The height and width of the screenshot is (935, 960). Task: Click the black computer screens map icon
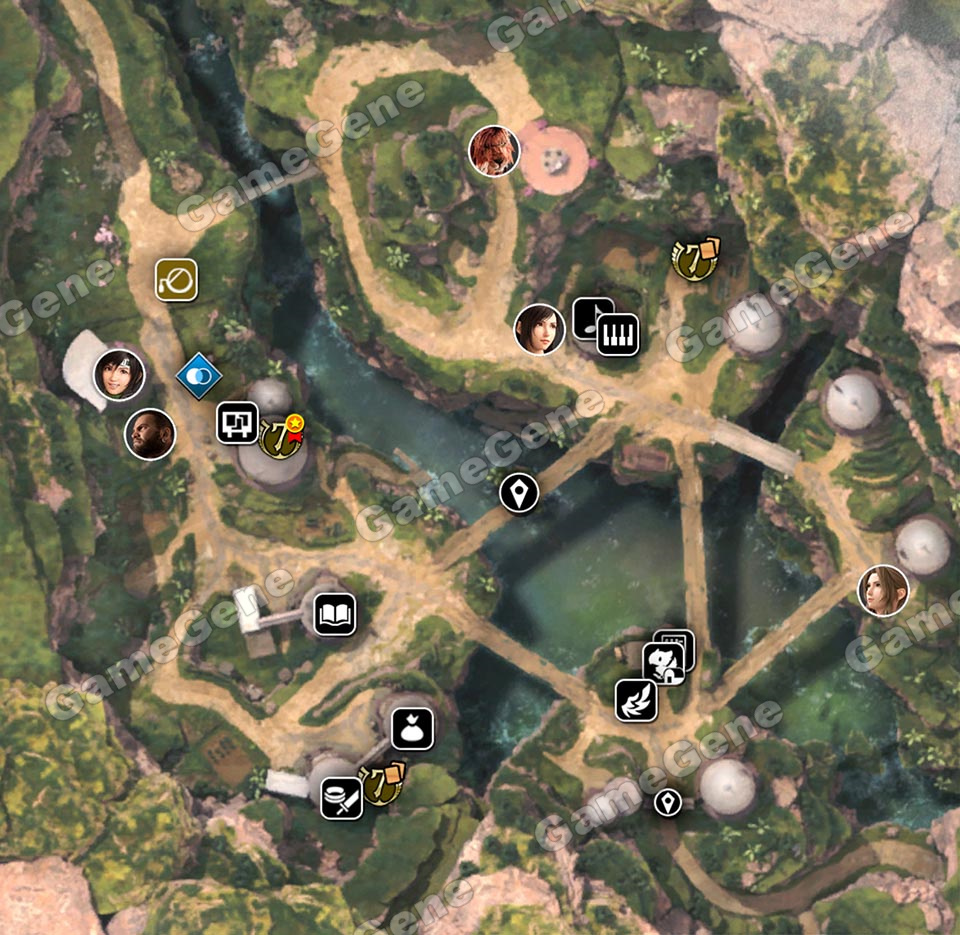(x=238, y=422)
